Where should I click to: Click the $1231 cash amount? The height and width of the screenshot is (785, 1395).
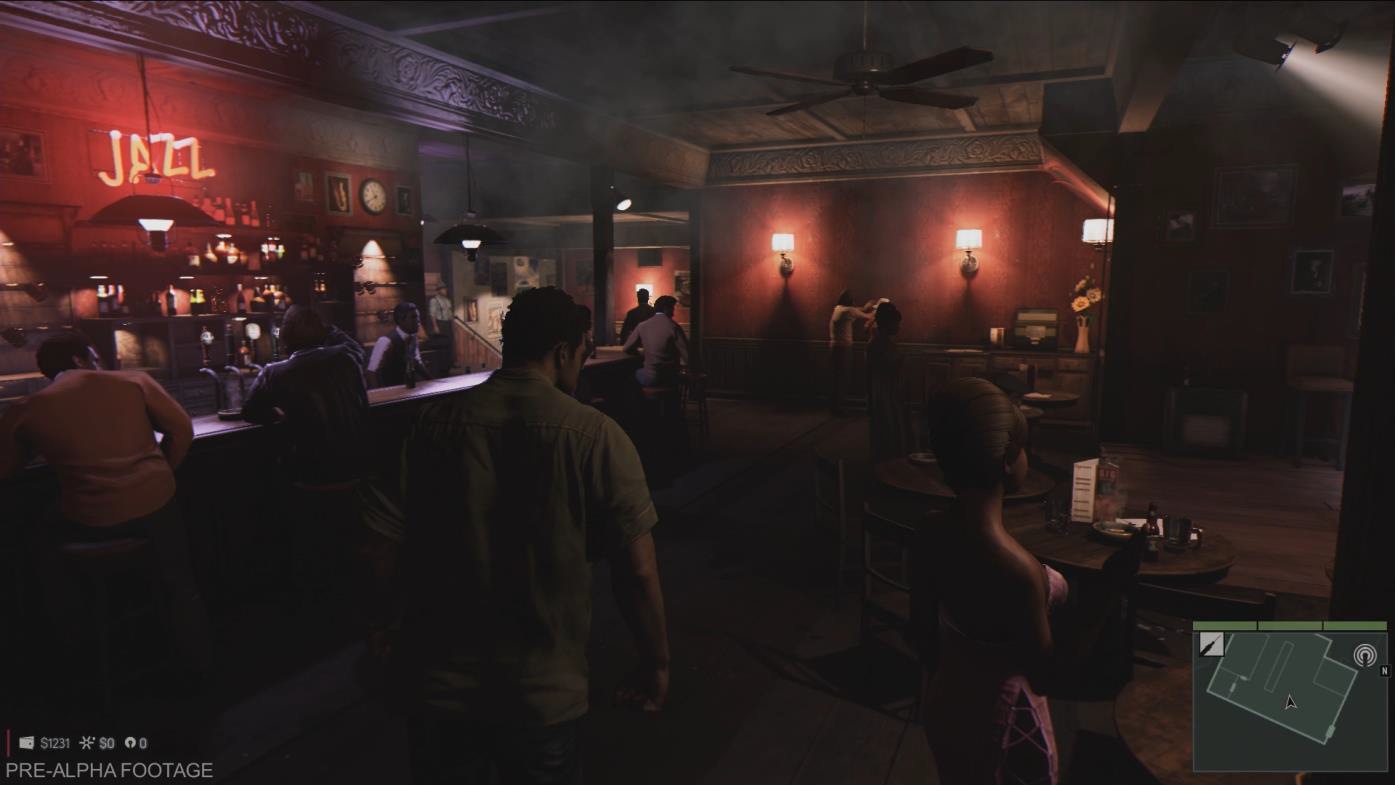[x=55, y=742]
